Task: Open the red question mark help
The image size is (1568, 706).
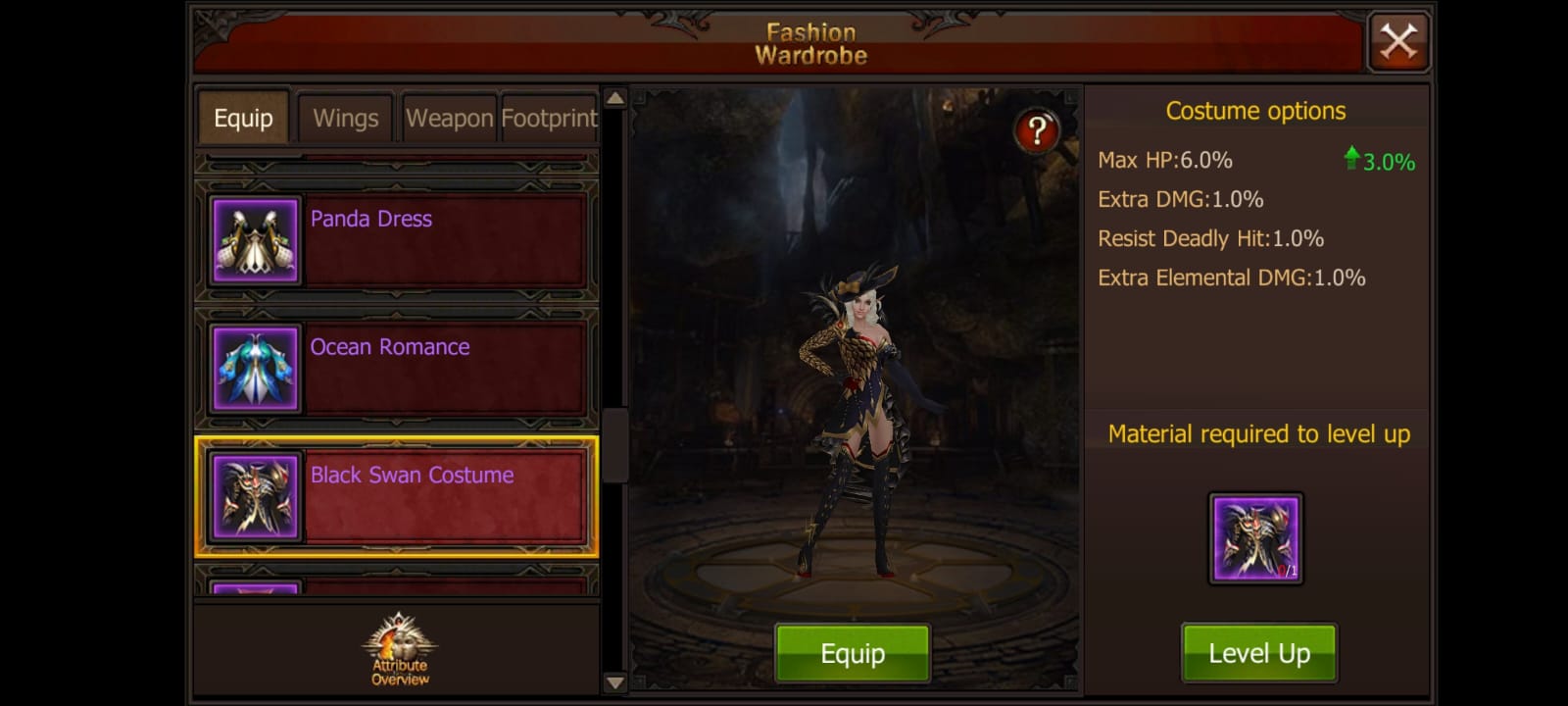Action: click(1036, 130)
